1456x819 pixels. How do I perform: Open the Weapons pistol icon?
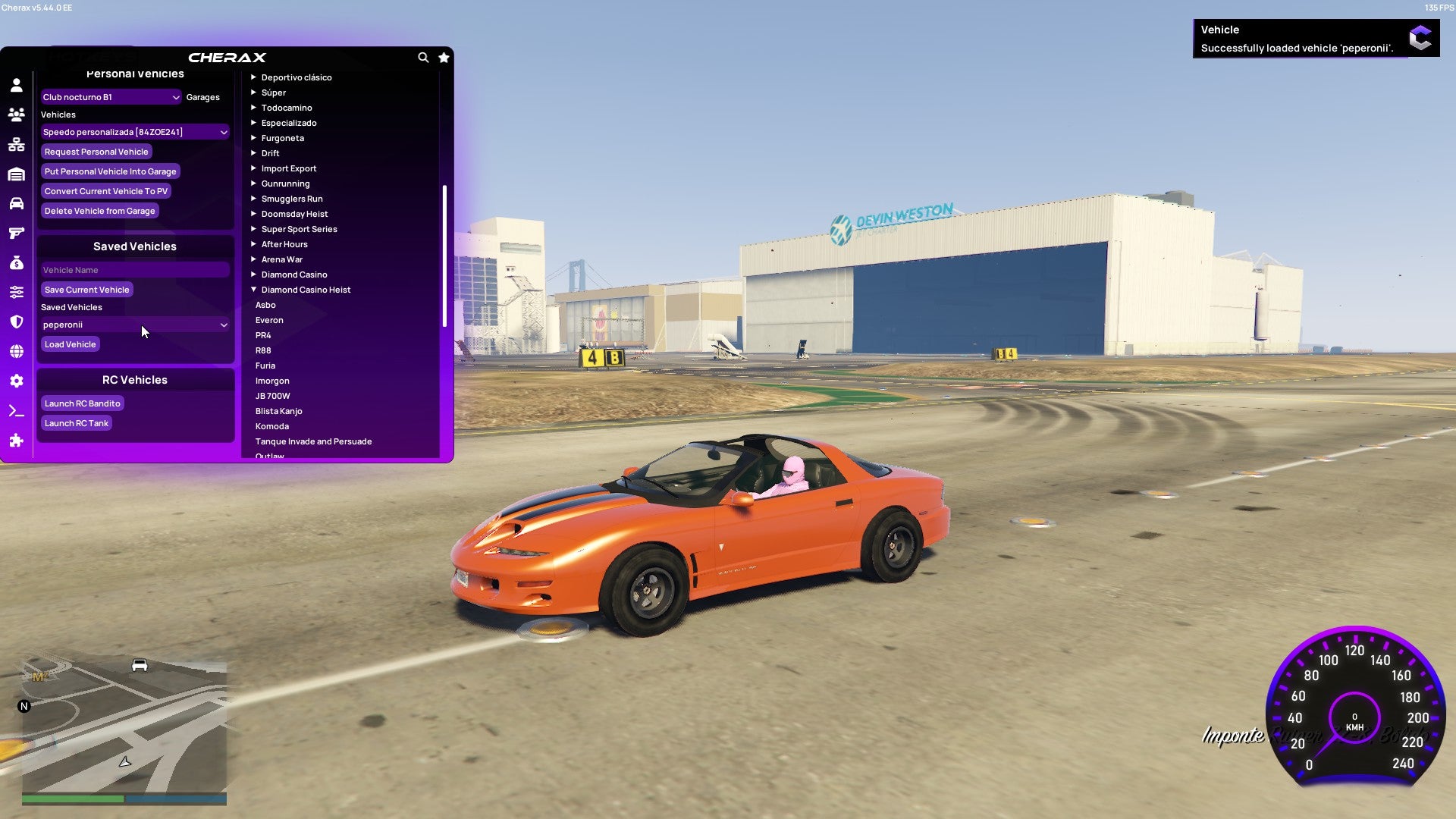click(17, 233)
